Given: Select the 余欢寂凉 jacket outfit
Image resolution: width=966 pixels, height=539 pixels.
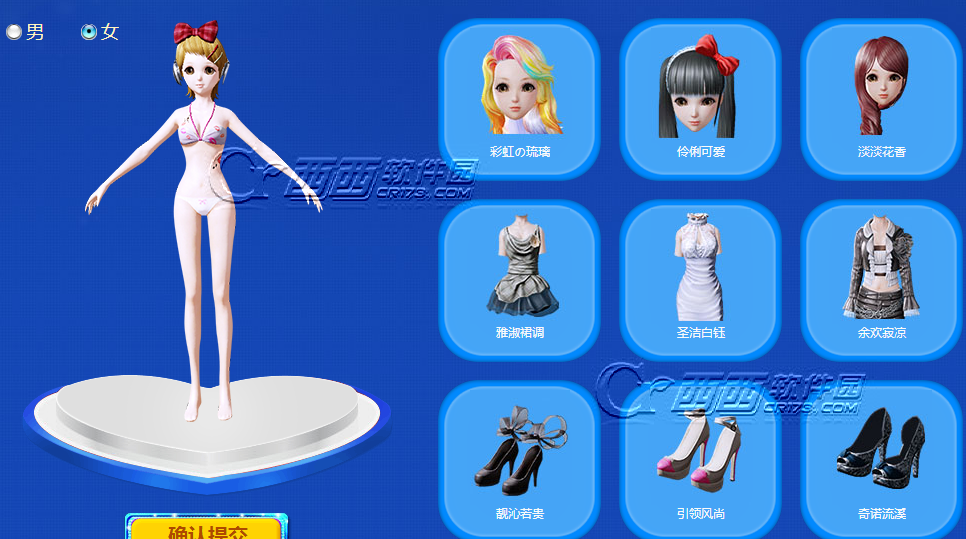Looking at the screenshot, I should pos(881,279).
